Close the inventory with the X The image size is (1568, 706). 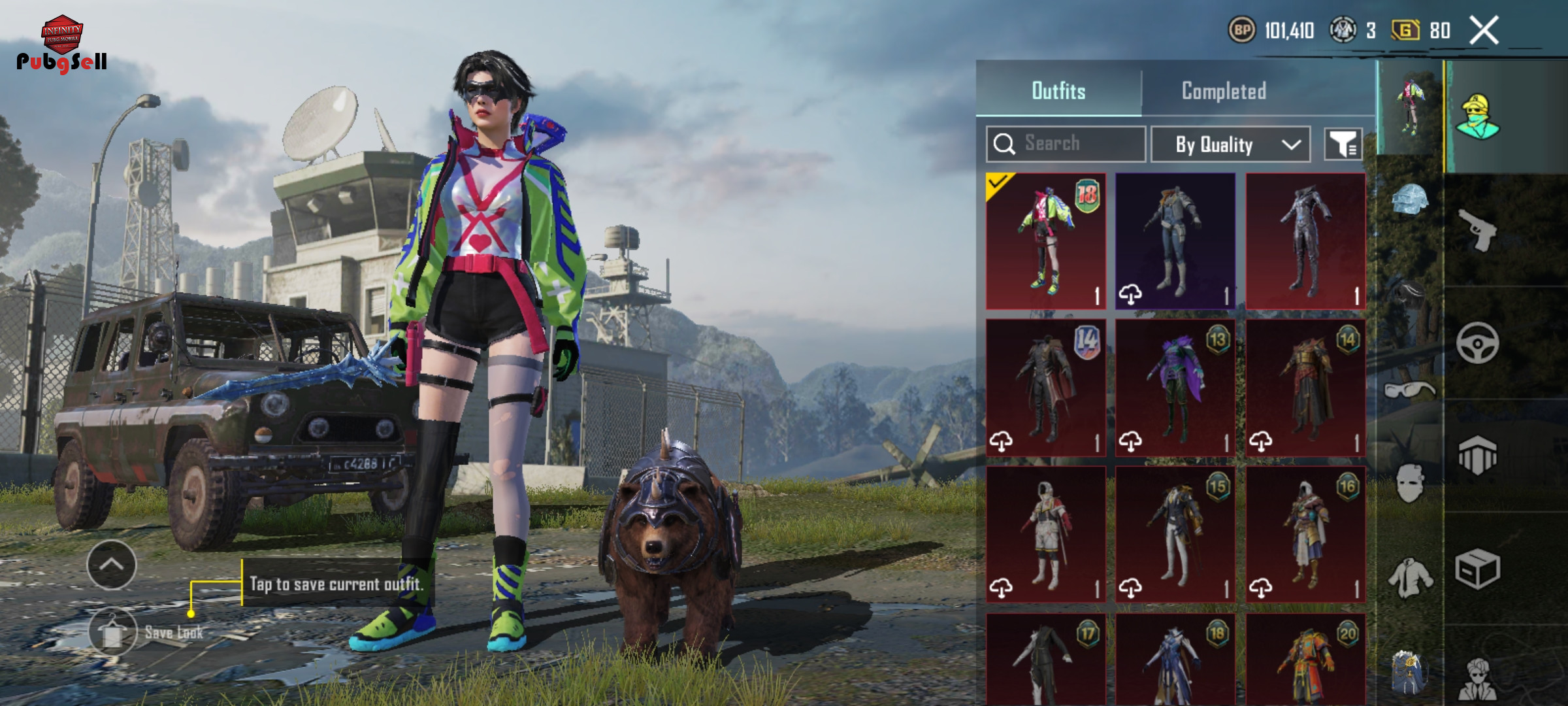[1484, 30]
